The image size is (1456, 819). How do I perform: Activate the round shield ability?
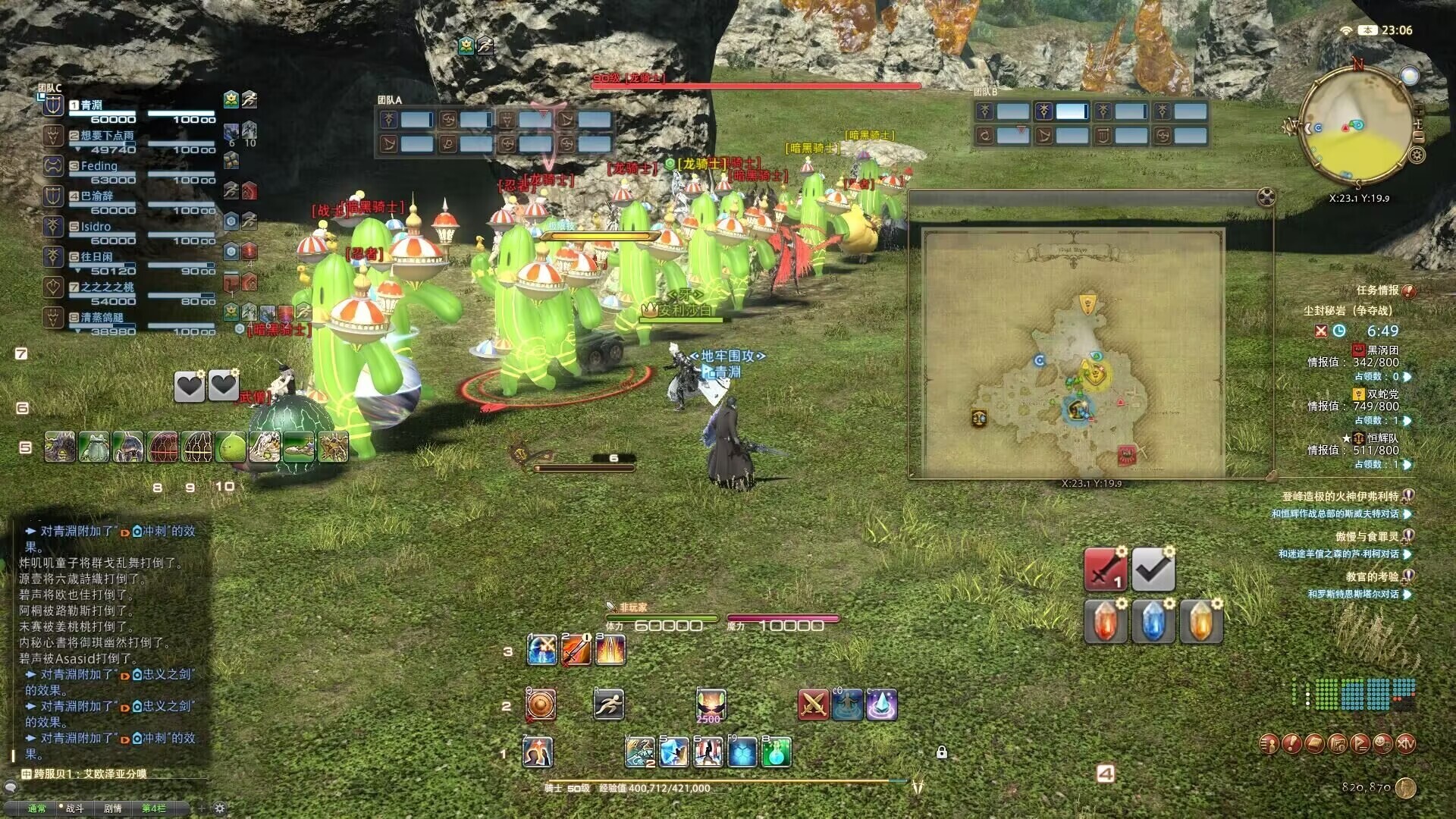[541, 704]
